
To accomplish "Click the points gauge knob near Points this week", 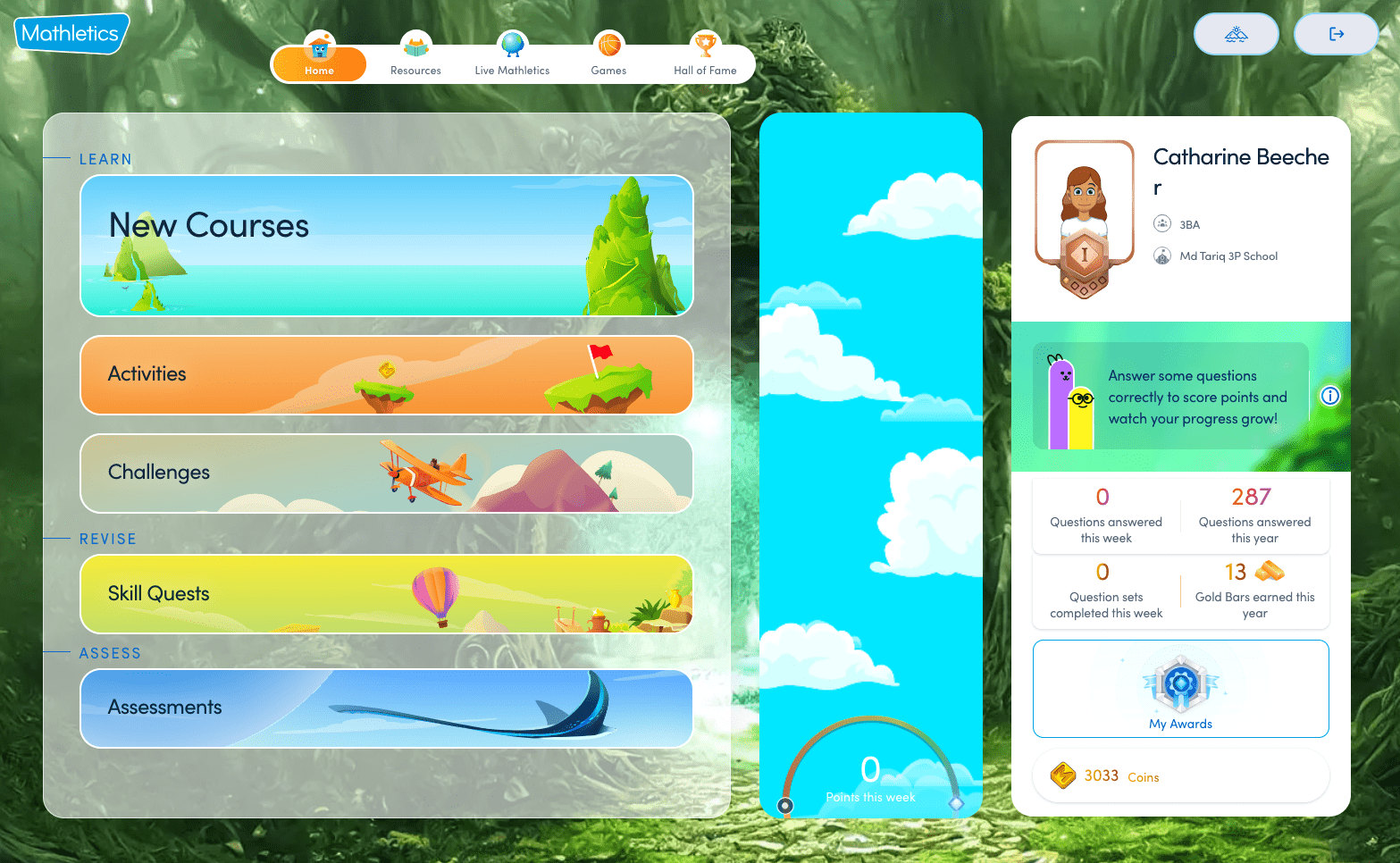I will (784, 805).
